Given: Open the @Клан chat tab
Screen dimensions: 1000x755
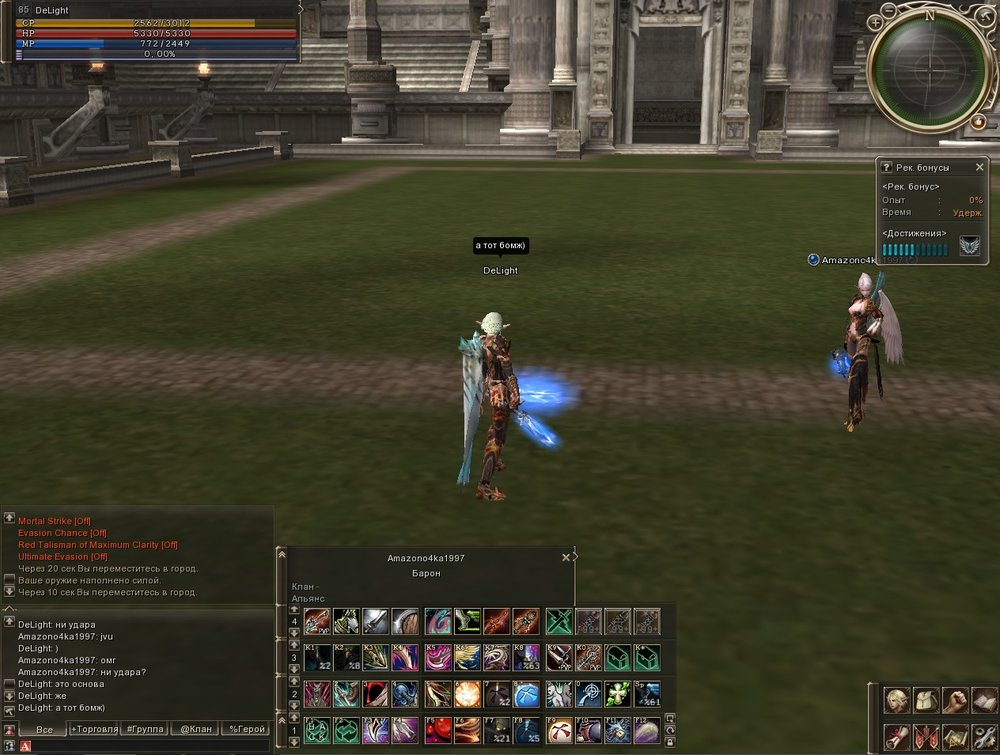Looking at the screenshot, I should click(x=196, y=730).
